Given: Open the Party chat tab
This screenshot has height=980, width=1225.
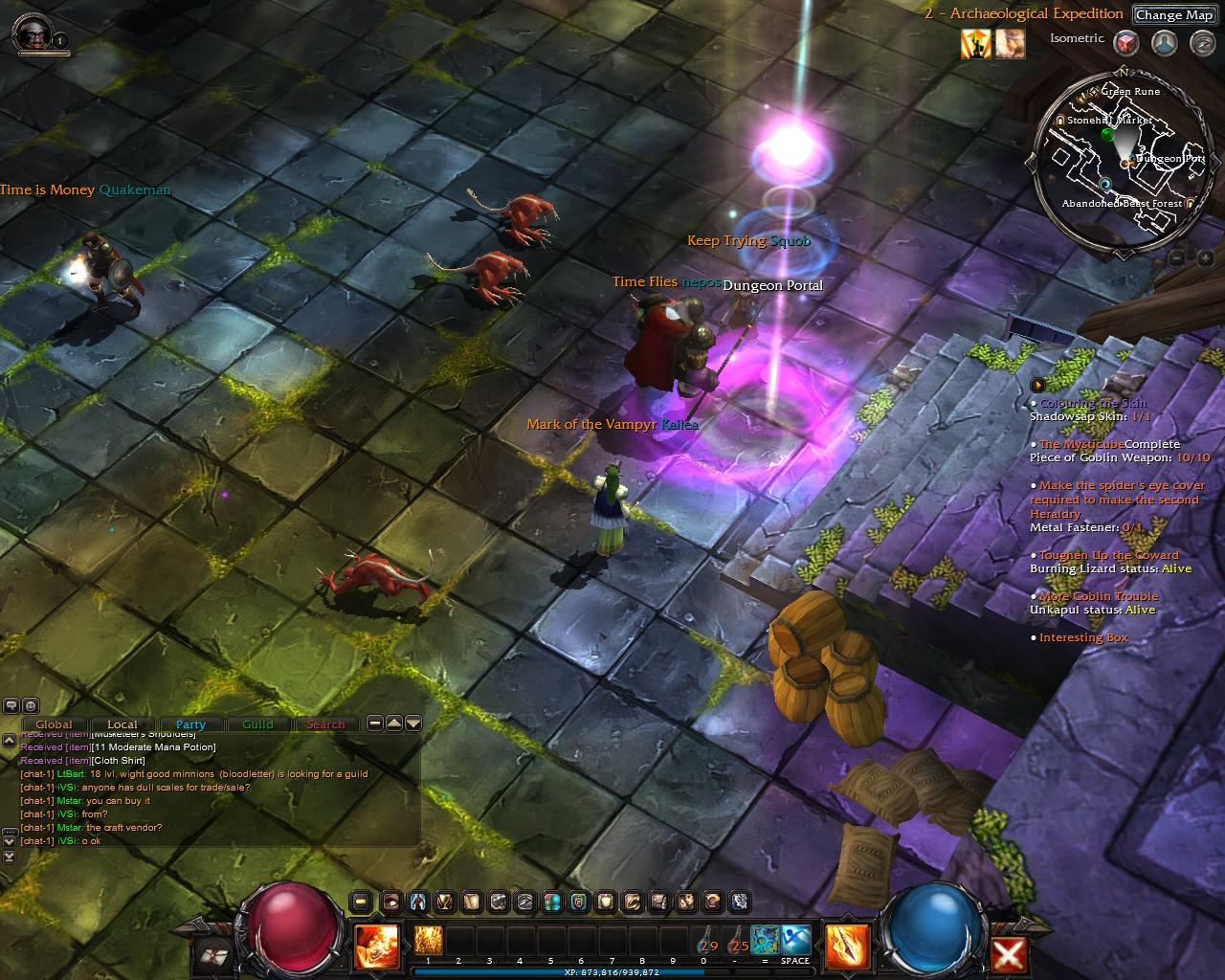Looking at the screenshot, I should [190, 724].
